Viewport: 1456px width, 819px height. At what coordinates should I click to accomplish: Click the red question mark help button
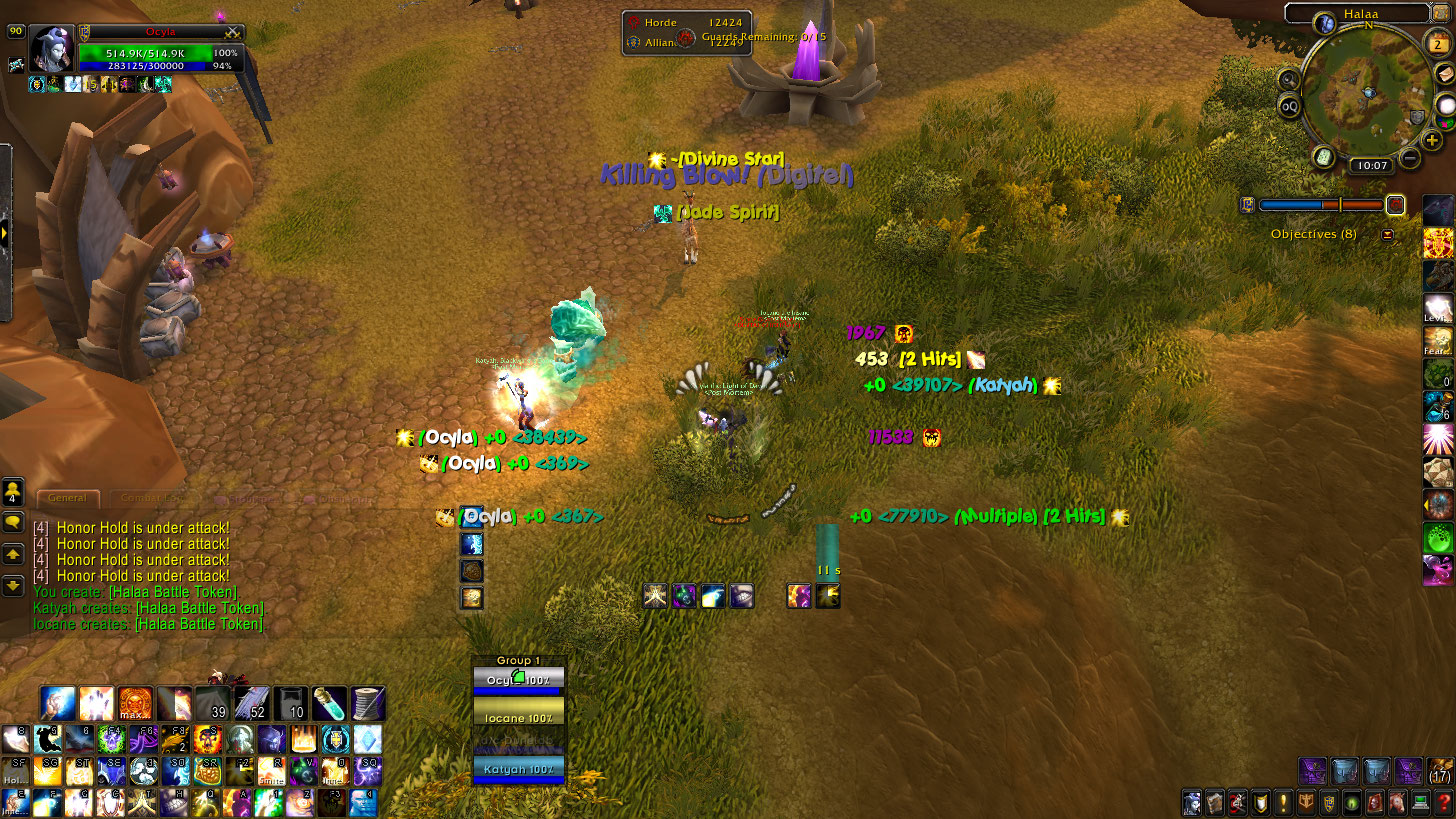[1444, 803]
